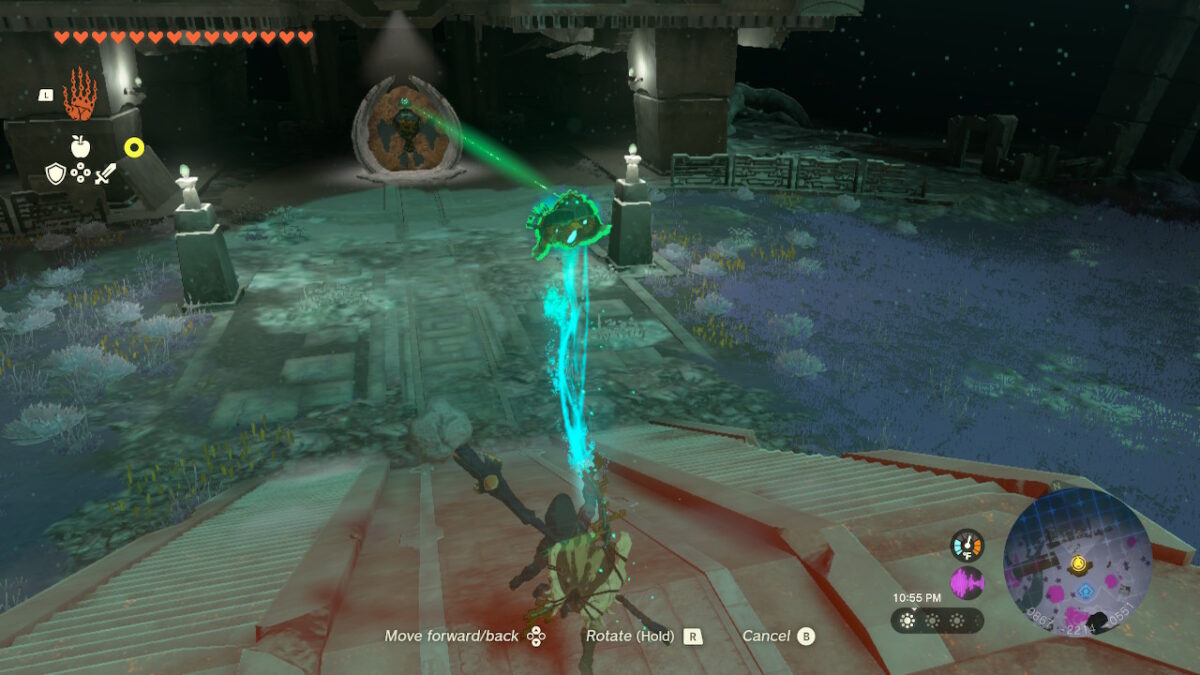
Task: Open the sword weapon quick-select icon
Action: pos(106,174)
